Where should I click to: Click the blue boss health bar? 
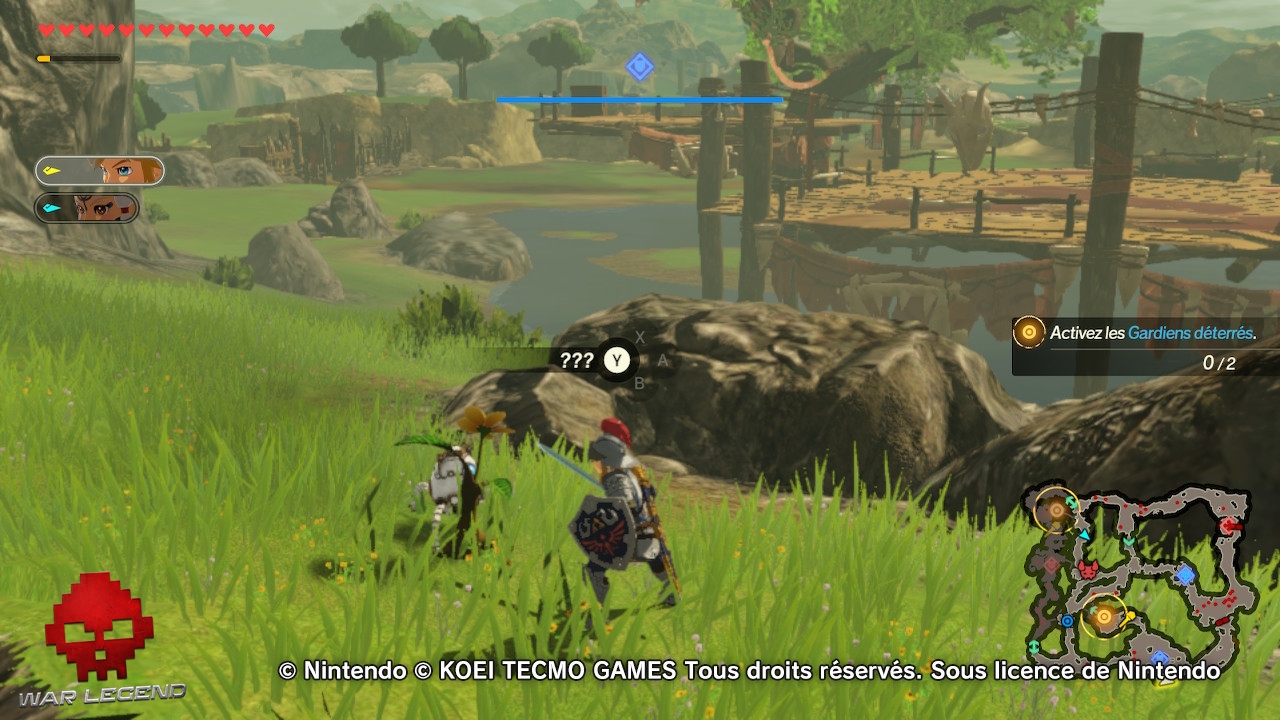tap(640, 100)
